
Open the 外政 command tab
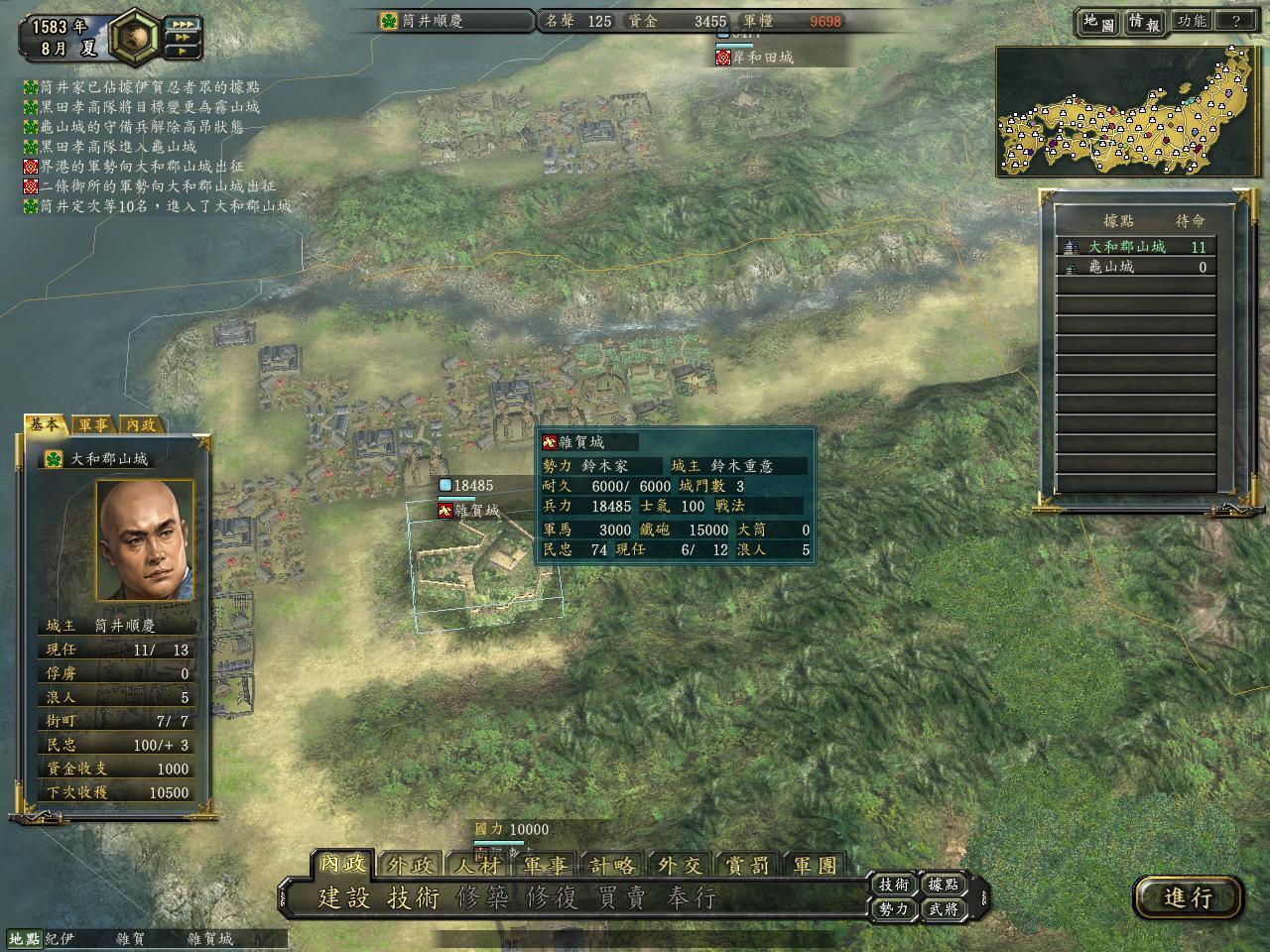tap(410, 865)
